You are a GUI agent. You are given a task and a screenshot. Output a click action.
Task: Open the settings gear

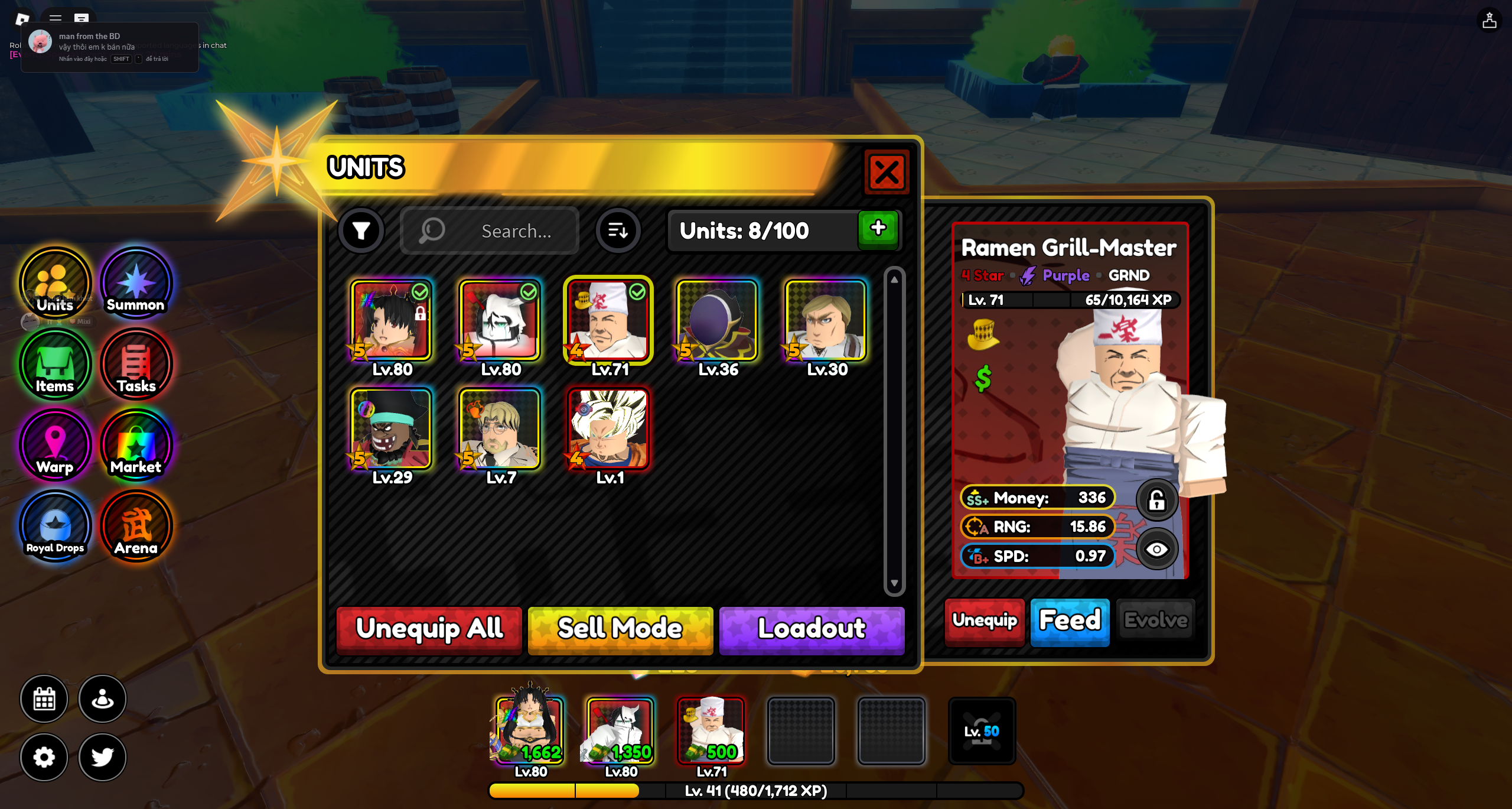44,757
